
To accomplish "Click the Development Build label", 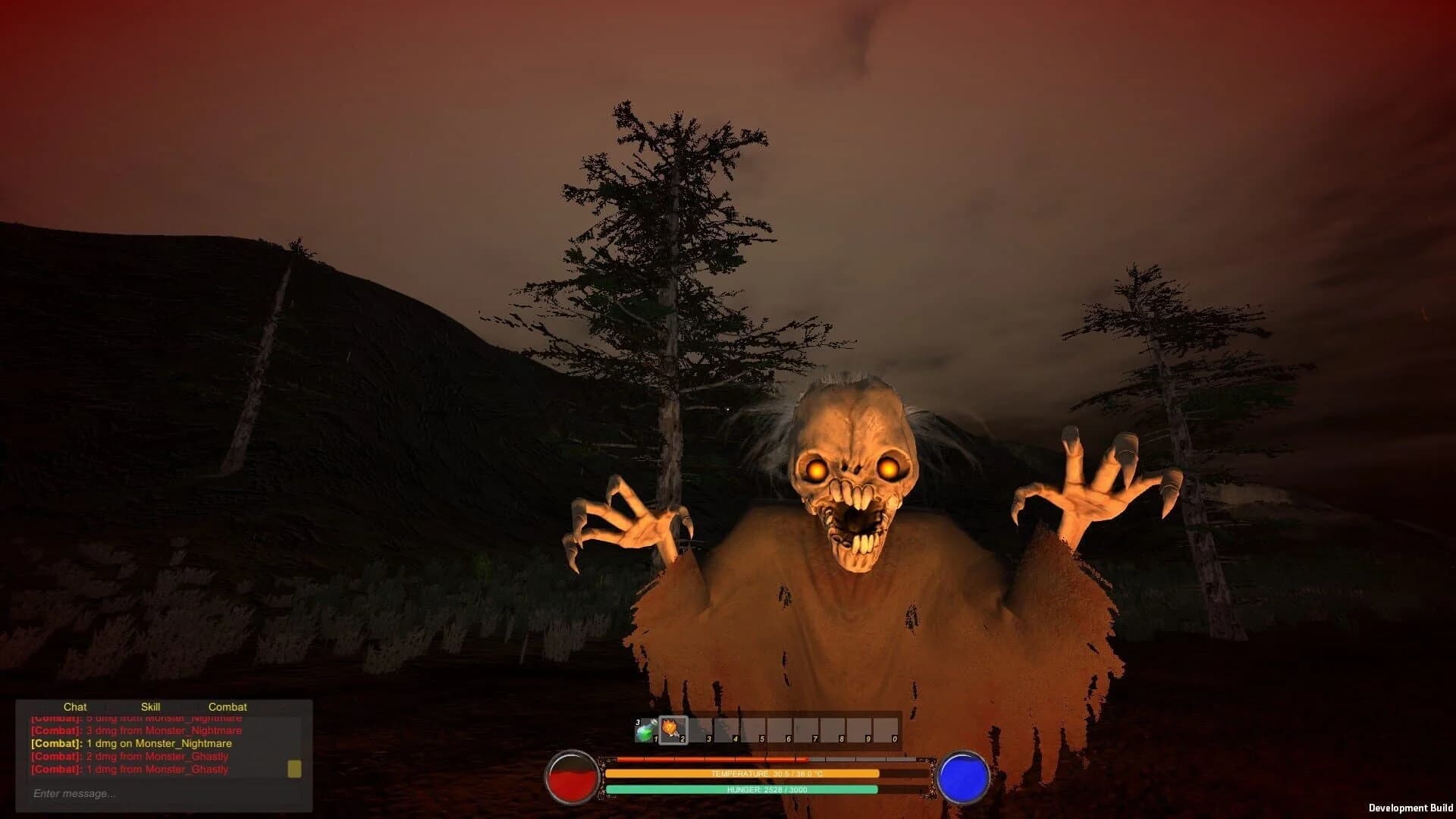I will pos(1411,807).
